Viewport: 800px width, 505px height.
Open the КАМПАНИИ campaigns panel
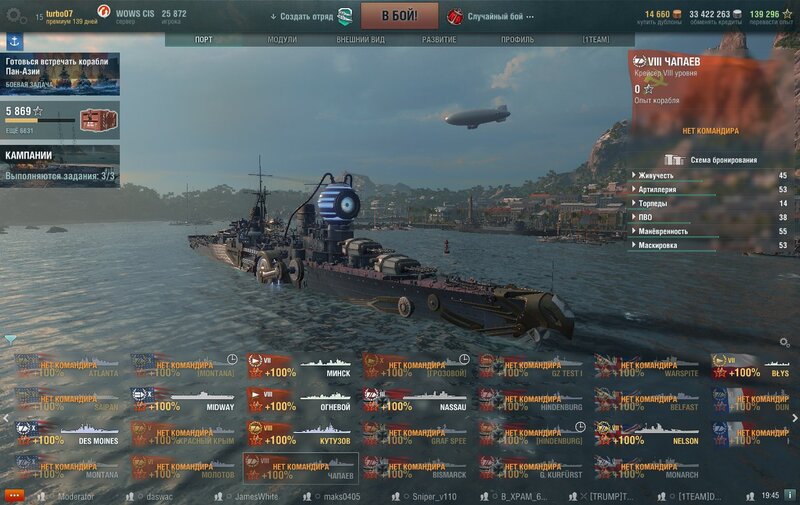60,166
